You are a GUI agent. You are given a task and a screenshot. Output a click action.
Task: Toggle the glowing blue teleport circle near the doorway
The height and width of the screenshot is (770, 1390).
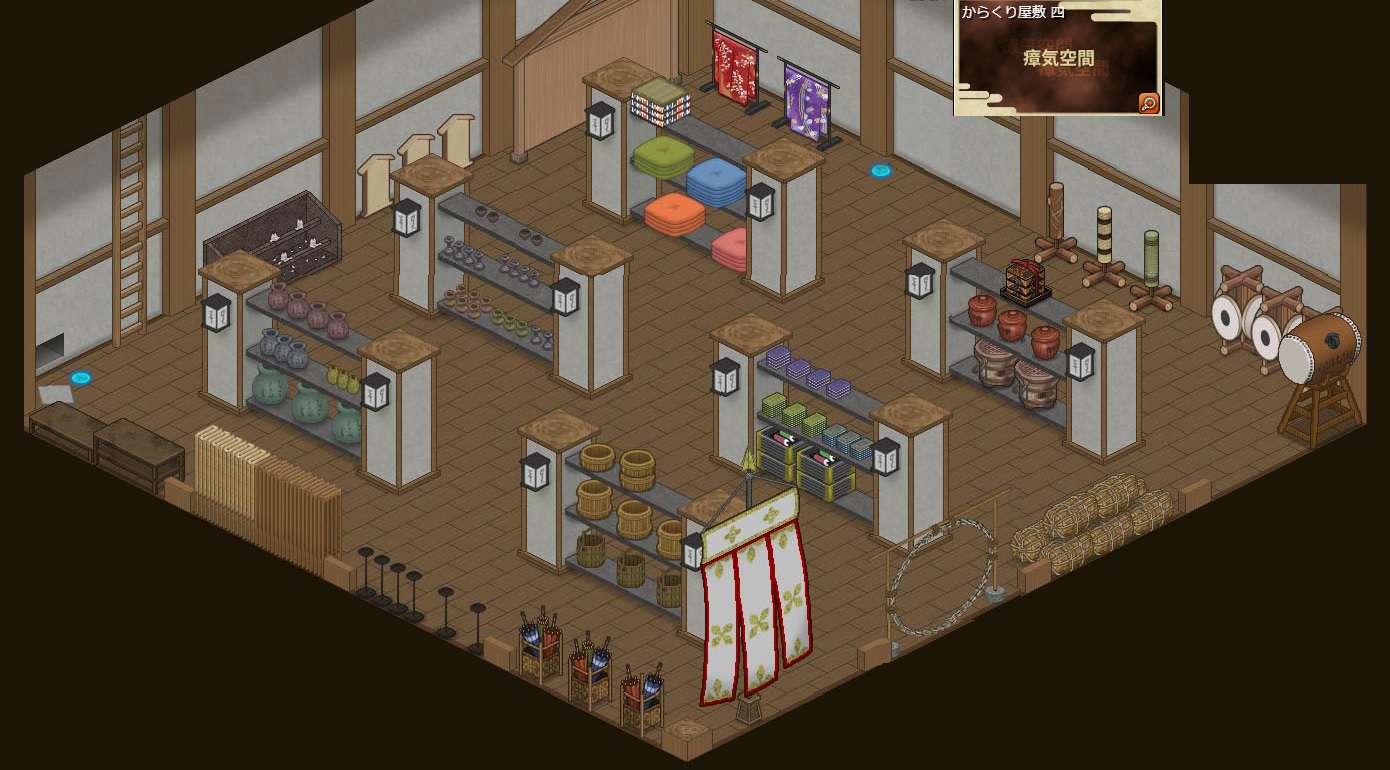click(x=880, y=170)
